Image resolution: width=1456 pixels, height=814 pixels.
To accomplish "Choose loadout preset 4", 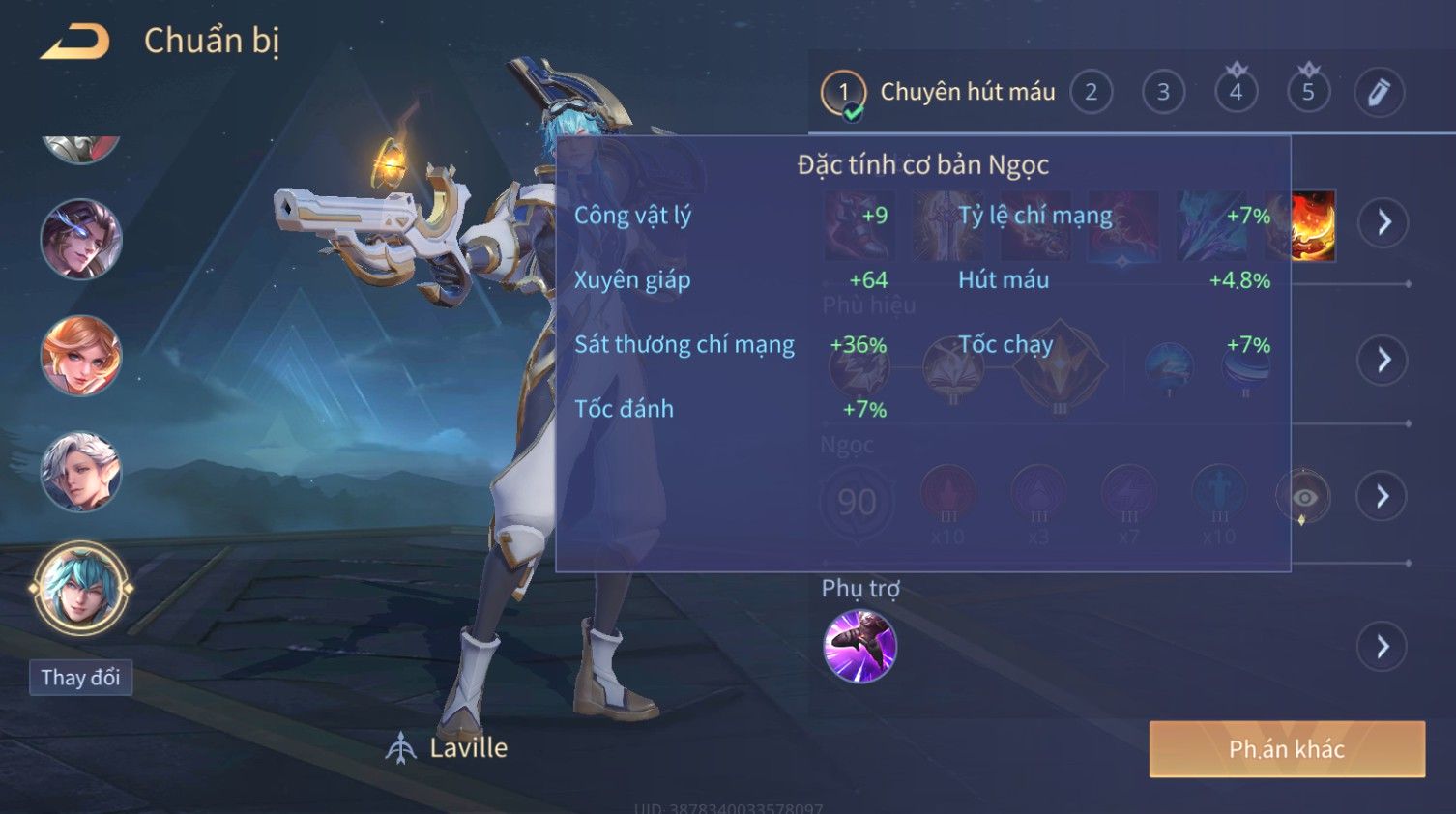I will (x=1236, y=93).
